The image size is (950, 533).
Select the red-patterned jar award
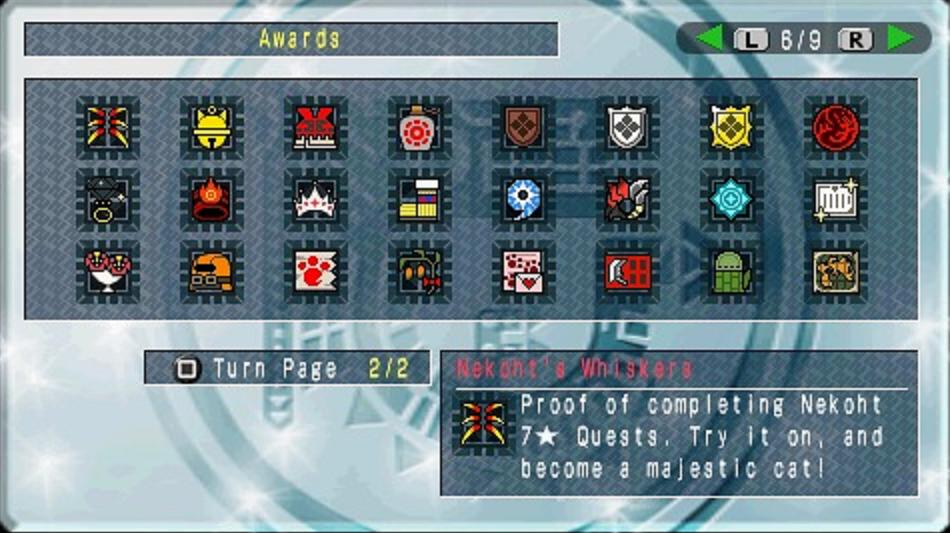[420, 128]
